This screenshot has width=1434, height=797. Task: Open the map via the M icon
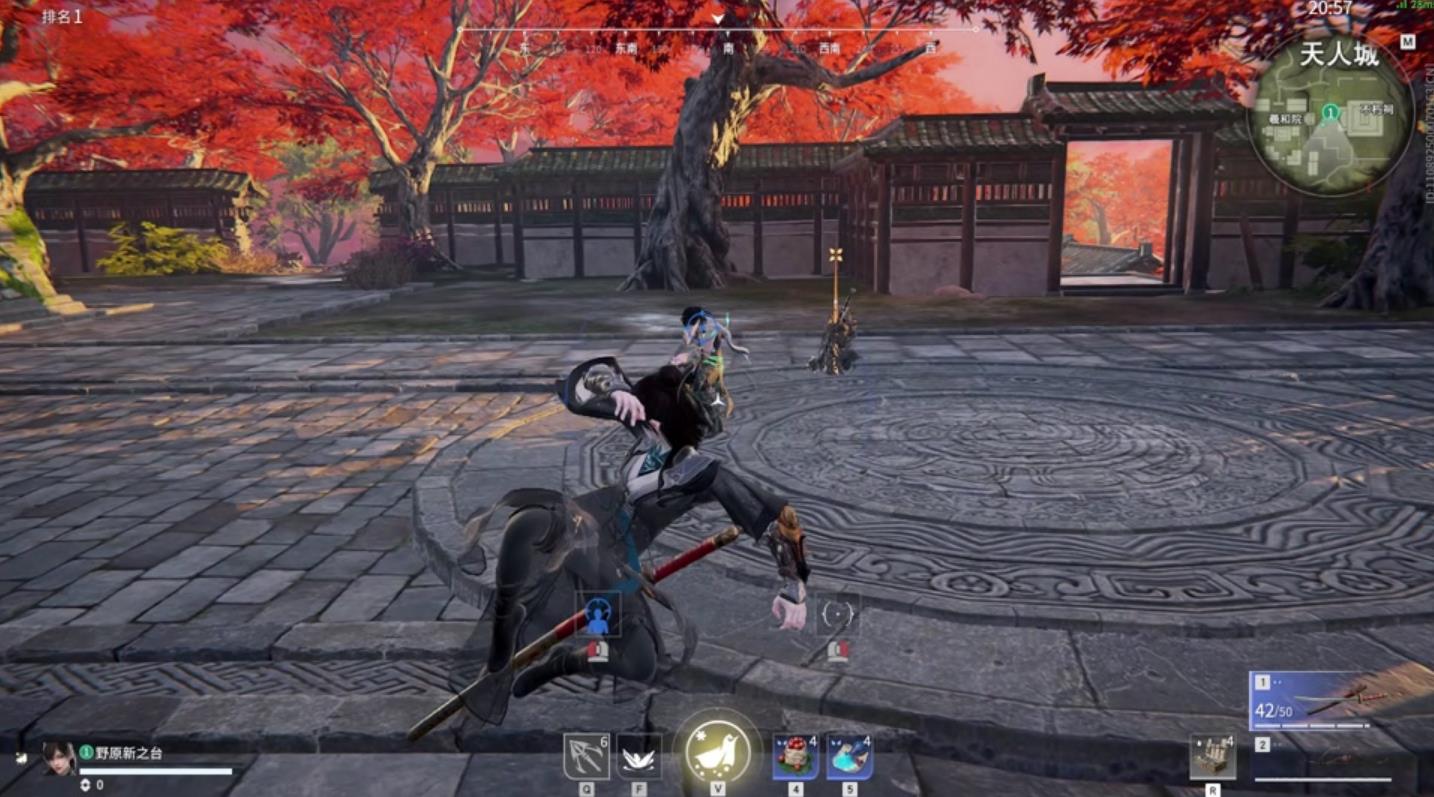click(x=1408, y=42)
